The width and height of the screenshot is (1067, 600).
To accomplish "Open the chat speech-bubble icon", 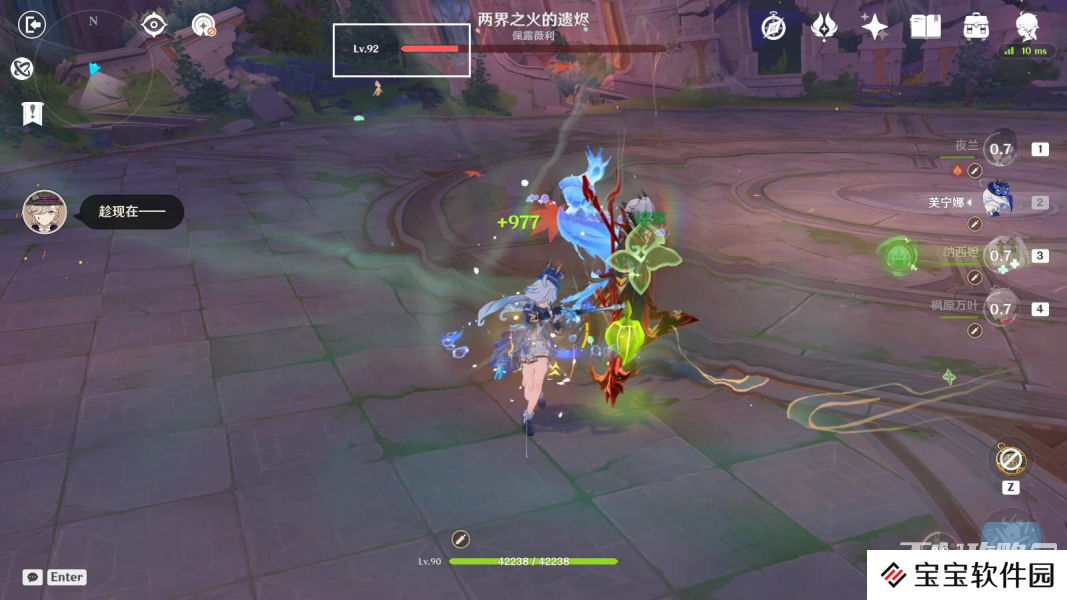I will (x=33, y=577).
